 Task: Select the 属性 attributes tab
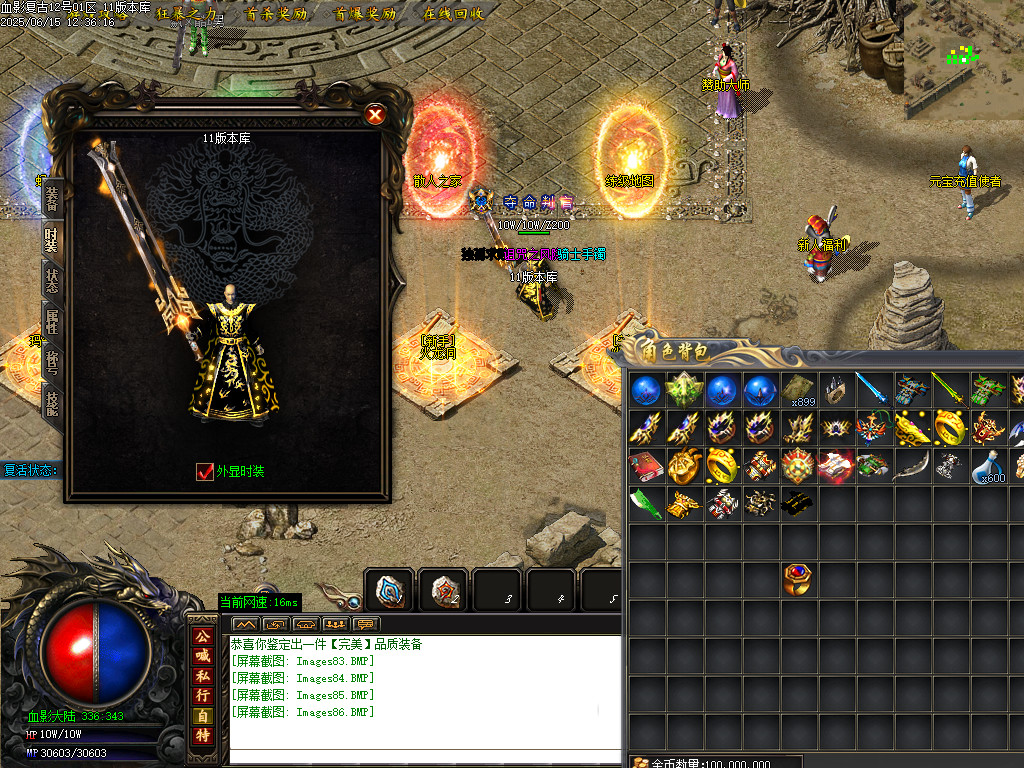point(51,322)
